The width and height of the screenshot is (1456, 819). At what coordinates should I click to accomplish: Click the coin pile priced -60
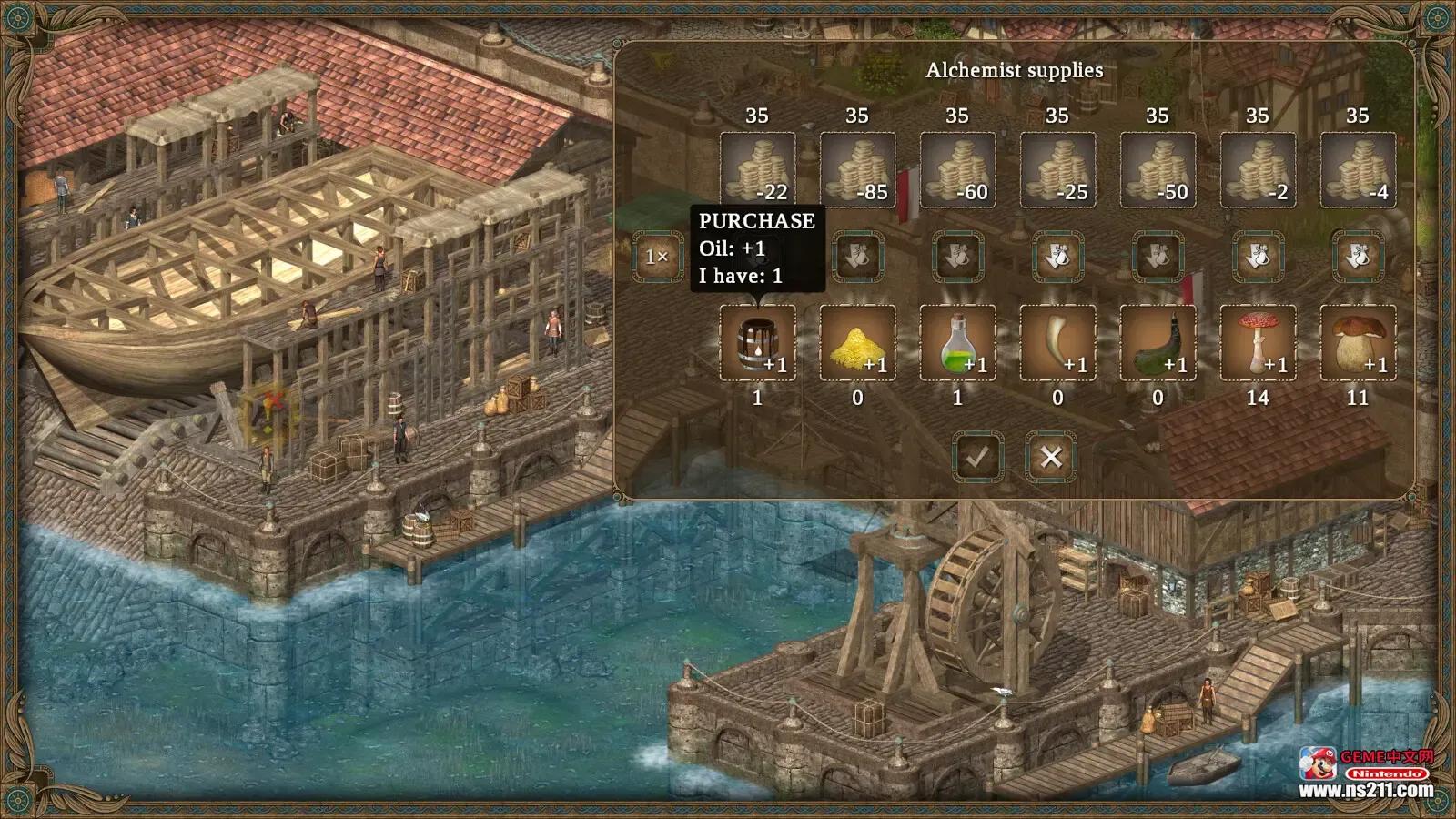(957, 170)
